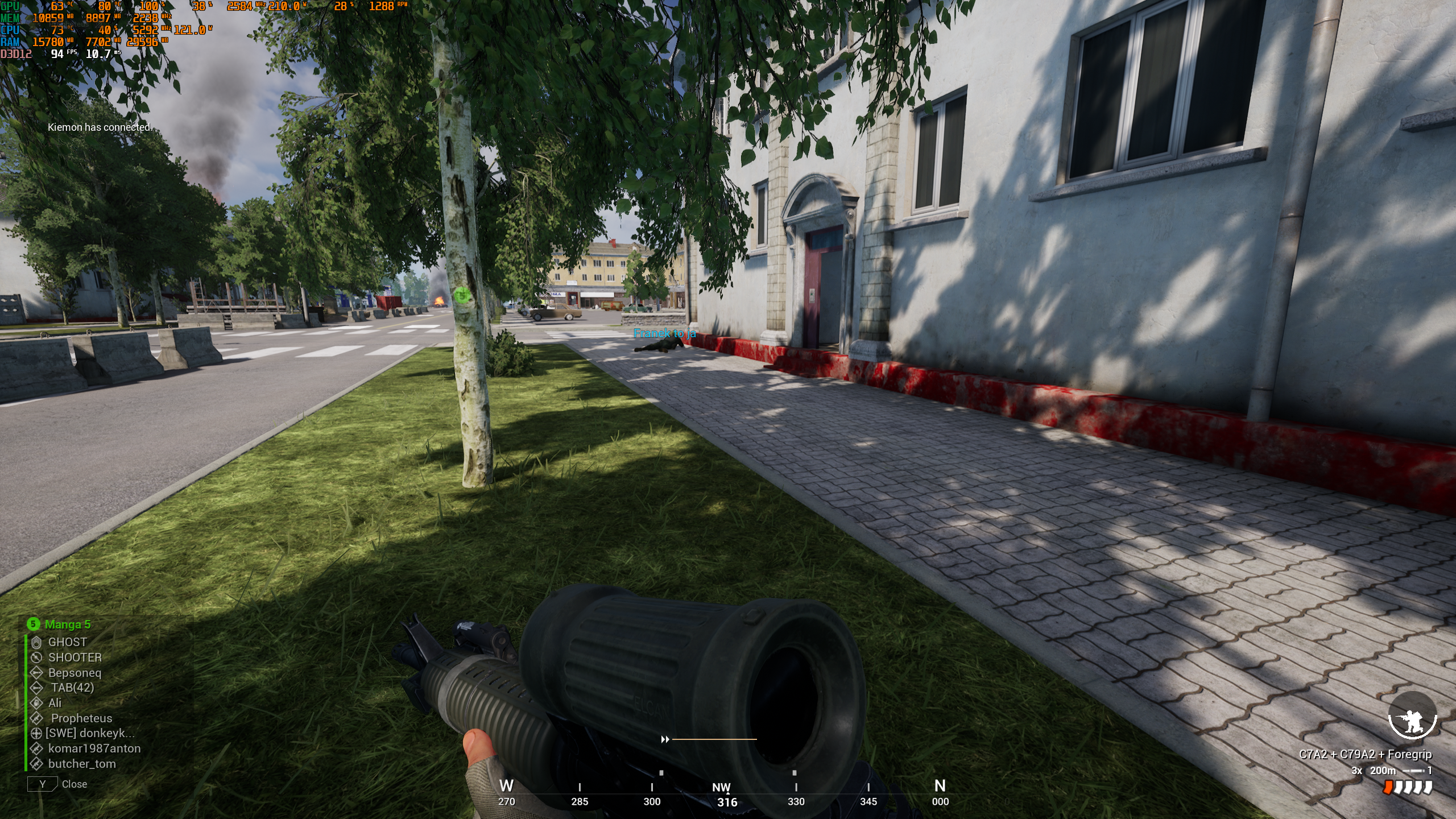Click squad member TAB(42)
The width and height of the screenshot is (1456, 819).
coord(72,688)
